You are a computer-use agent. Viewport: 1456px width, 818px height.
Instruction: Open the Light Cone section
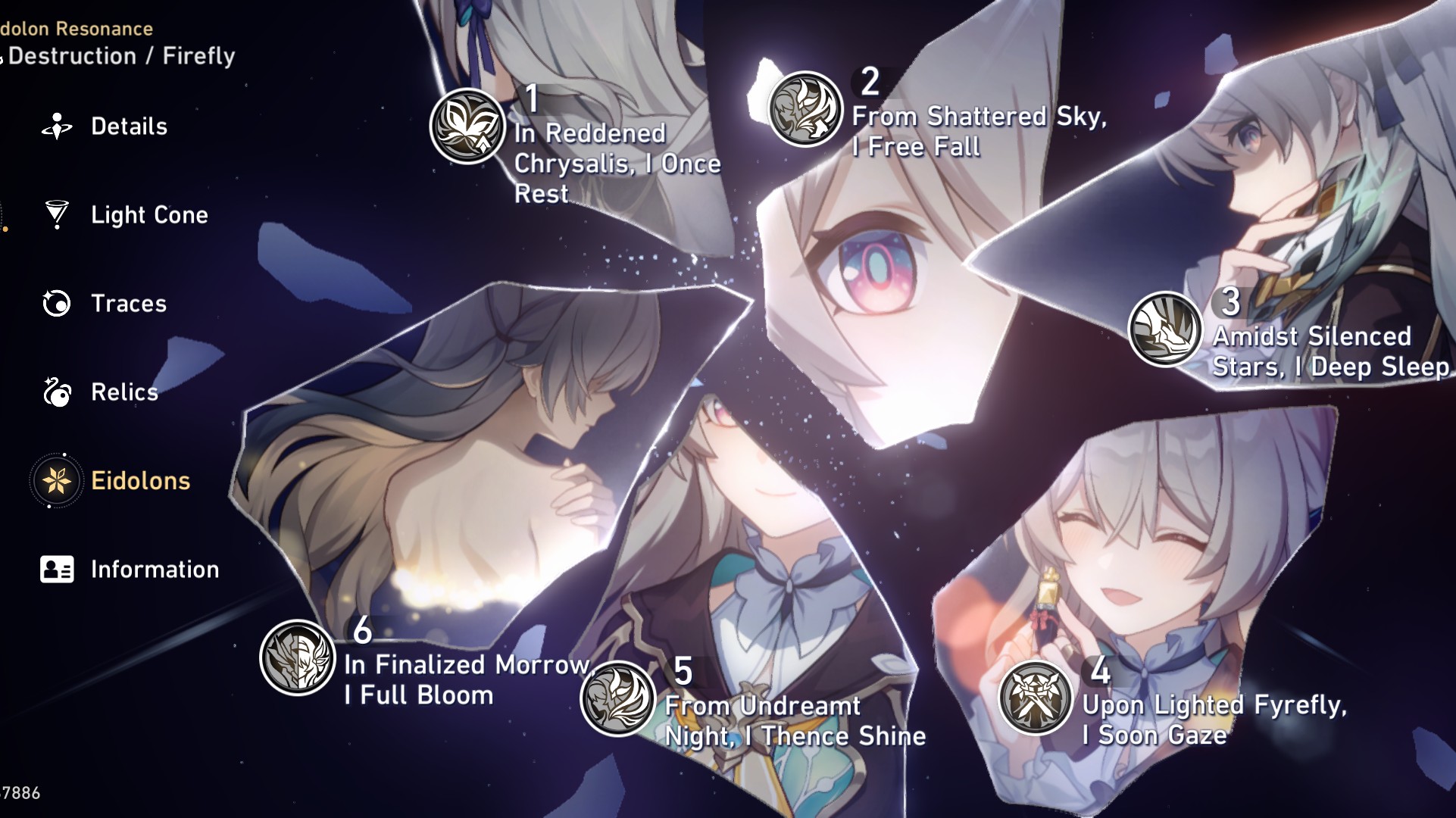pos(148,214)
